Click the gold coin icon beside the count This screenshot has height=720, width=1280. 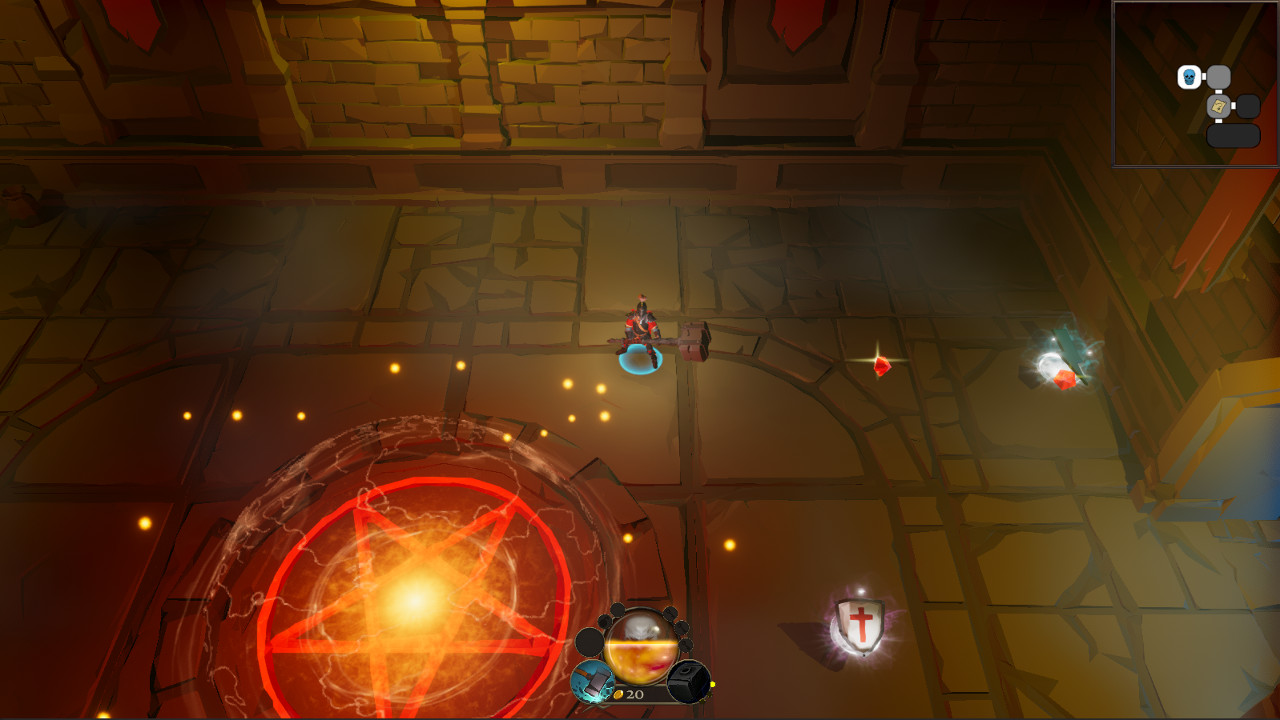619,695
